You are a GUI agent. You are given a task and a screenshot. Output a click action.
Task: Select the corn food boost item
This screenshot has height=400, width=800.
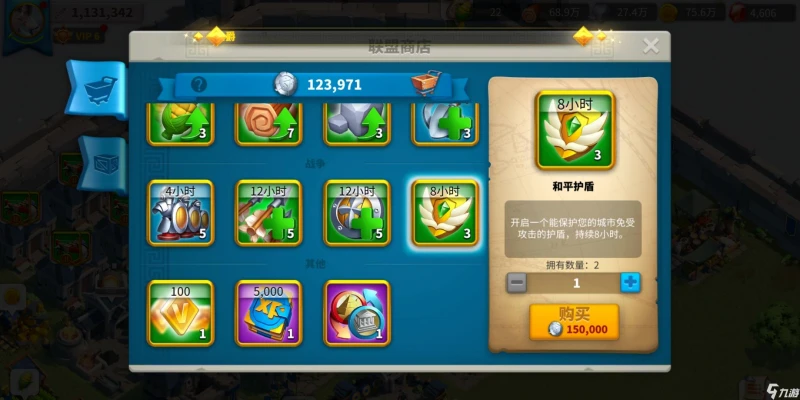click(x=181, y=122)
